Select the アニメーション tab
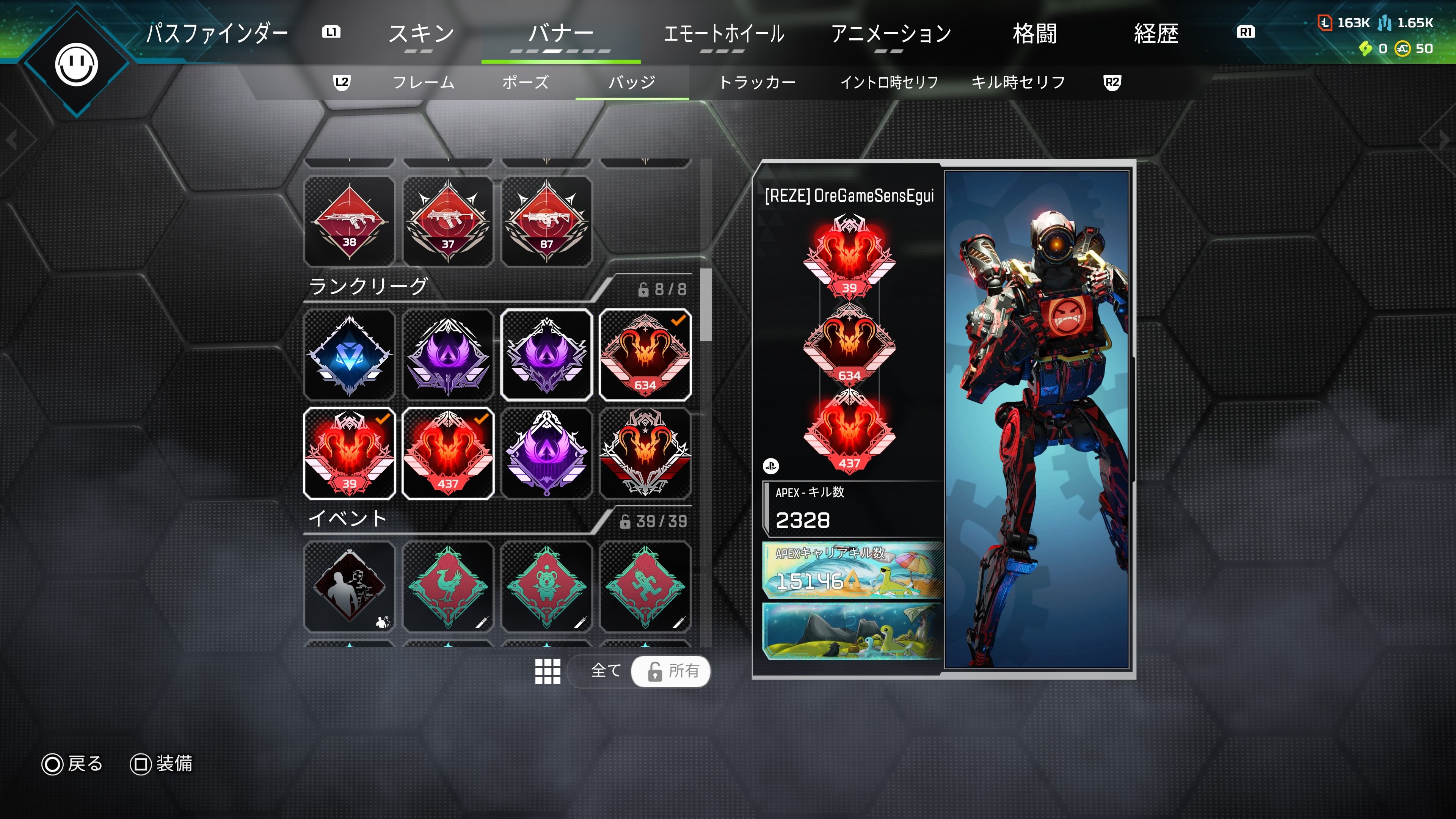Viewport: 1456px width, 819px height. [890, 34]
